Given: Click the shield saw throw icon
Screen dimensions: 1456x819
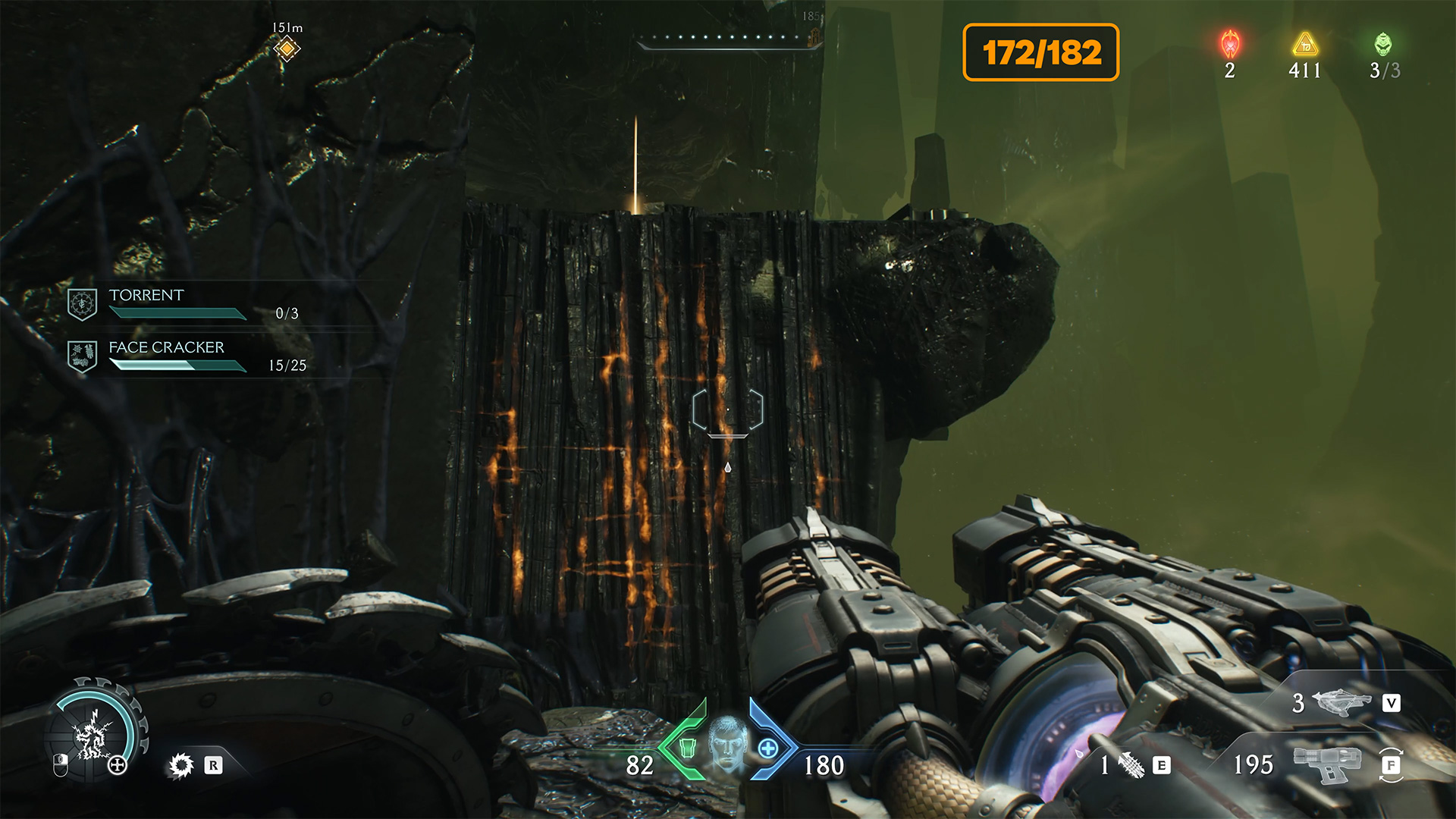Looking at the screenshot, I should point(181,765).
